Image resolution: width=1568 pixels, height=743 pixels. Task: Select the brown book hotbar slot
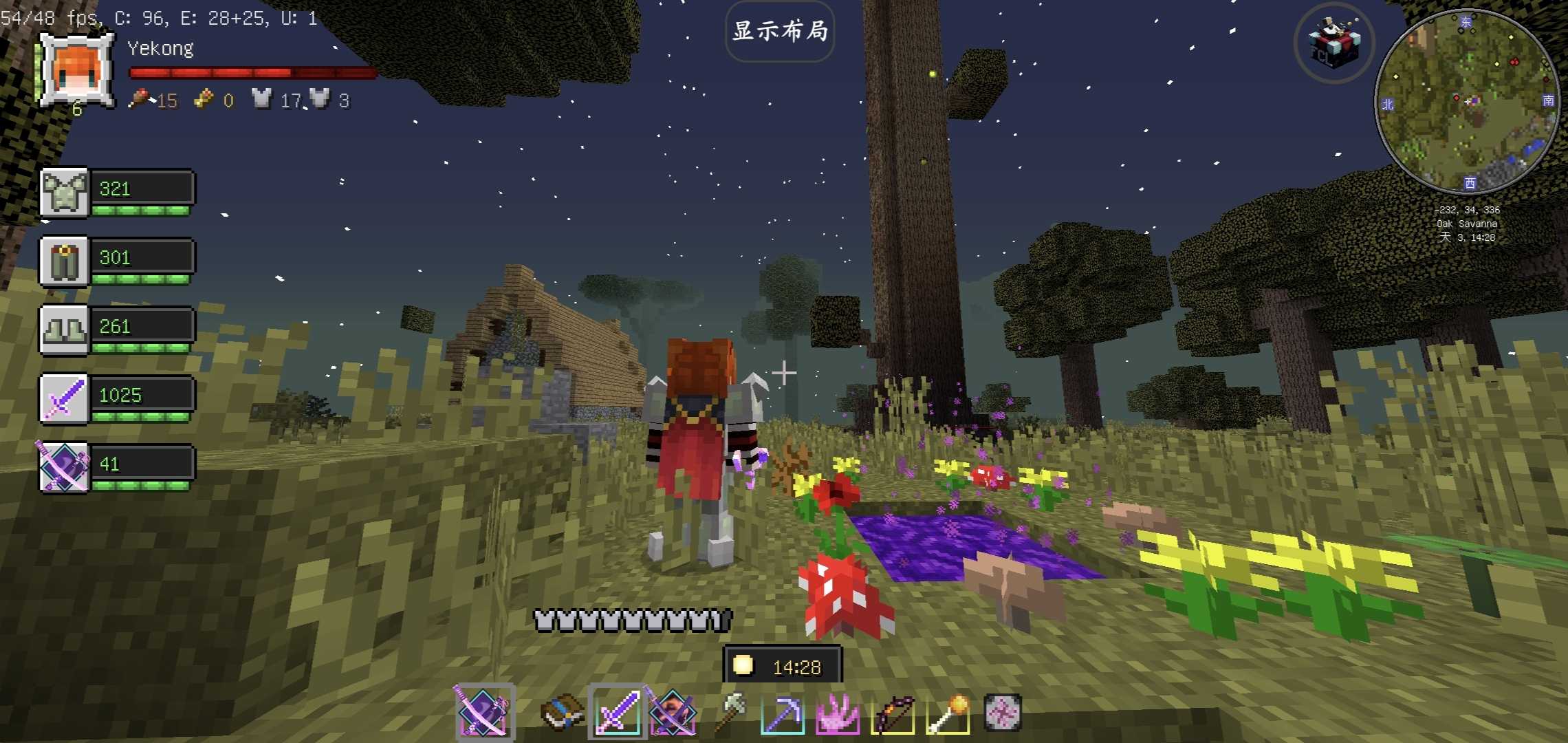tap(562, 712)
